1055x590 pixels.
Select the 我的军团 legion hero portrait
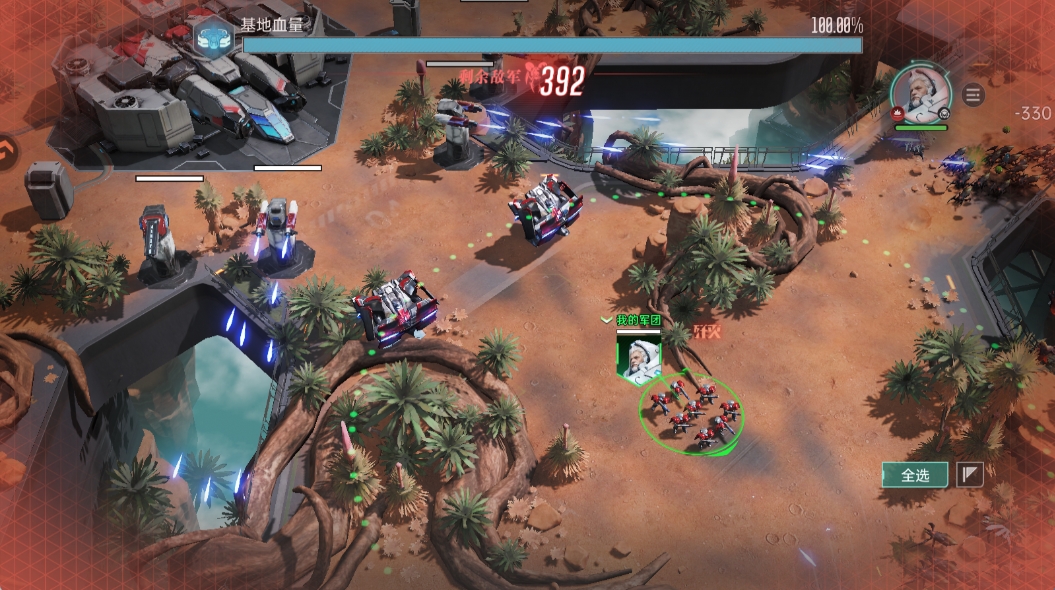click(638, 358)
